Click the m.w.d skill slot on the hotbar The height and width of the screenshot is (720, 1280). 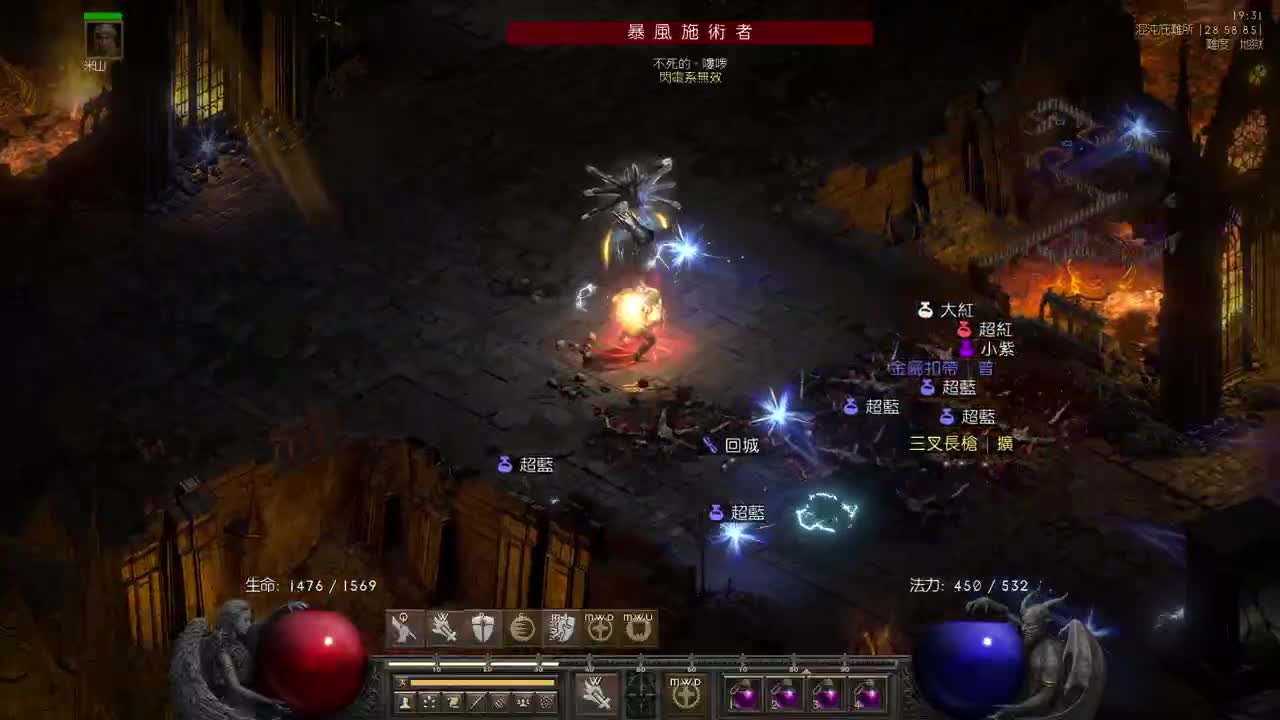click(x=599, y=628)
